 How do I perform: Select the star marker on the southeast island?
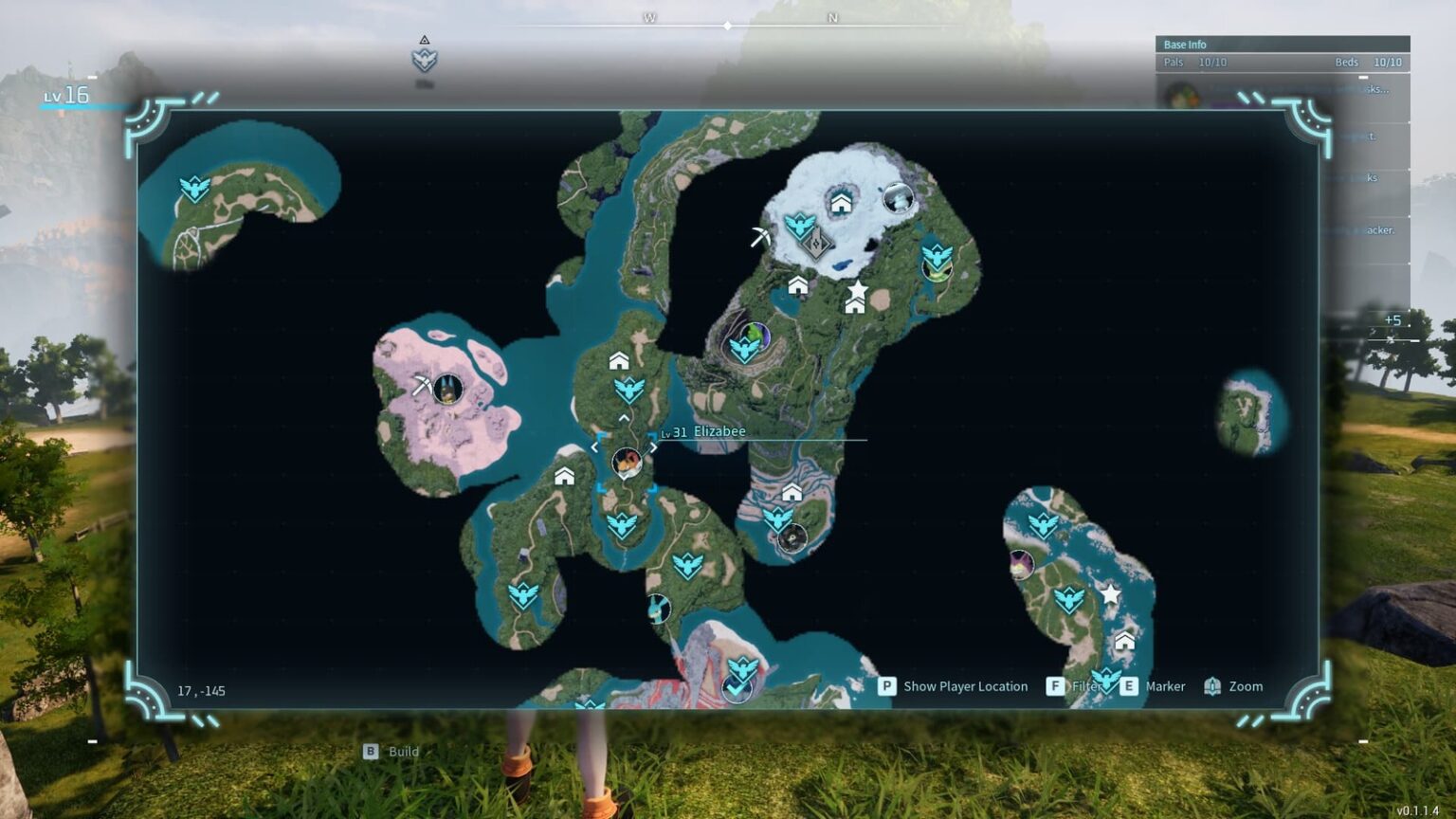(1110, 594)
